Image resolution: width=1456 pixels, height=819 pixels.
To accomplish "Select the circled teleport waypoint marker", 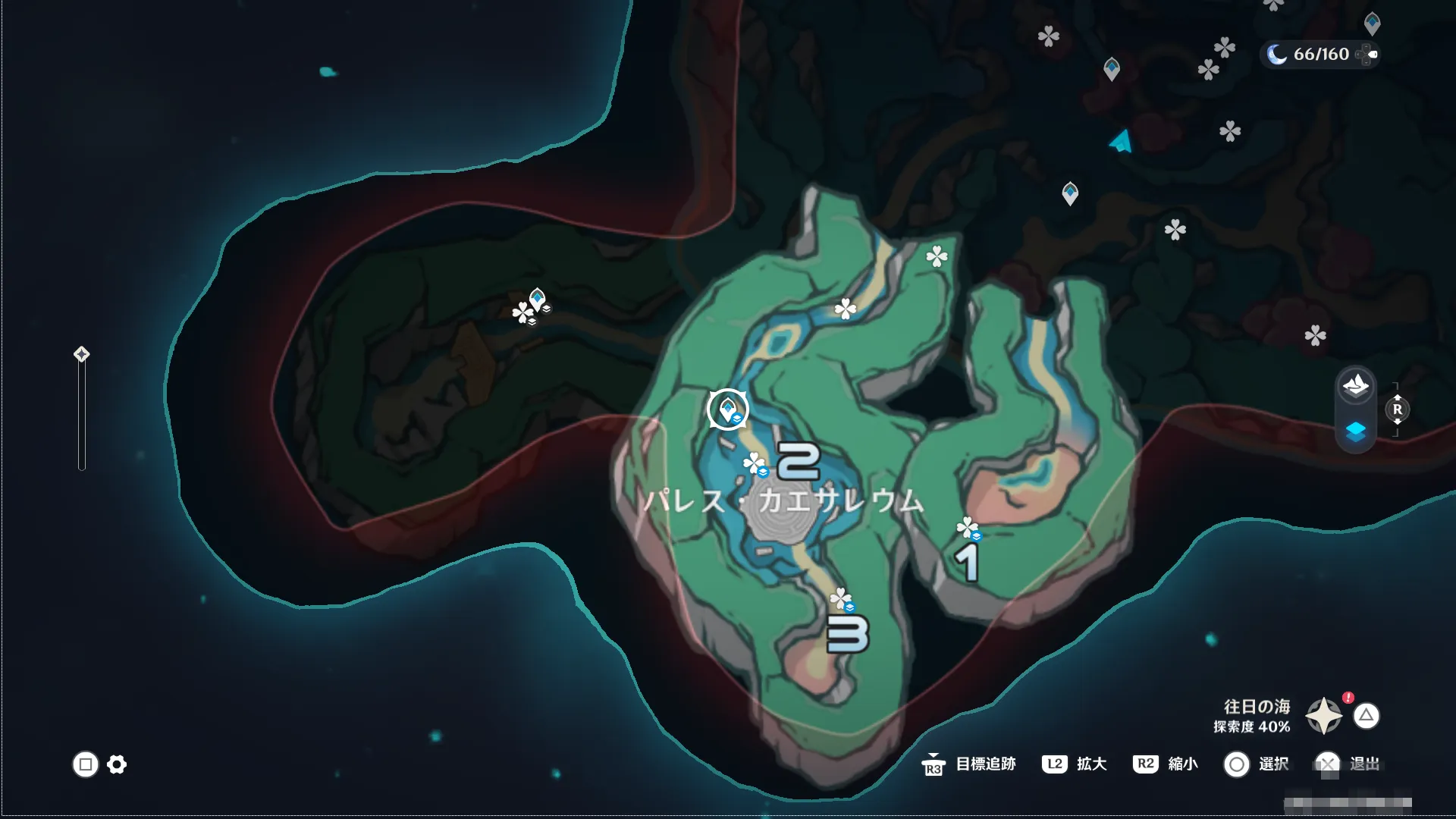I will coord(728,409).
